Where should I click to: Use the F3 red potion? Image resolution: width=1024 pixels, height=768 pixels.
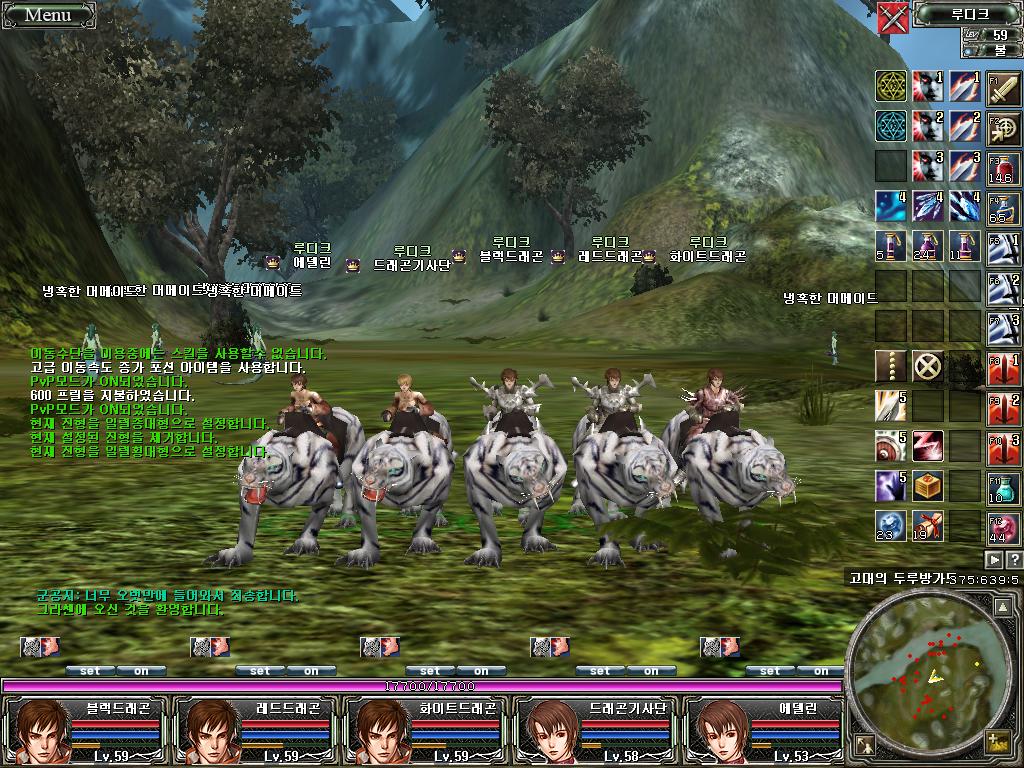click(x=1003, y=167)
